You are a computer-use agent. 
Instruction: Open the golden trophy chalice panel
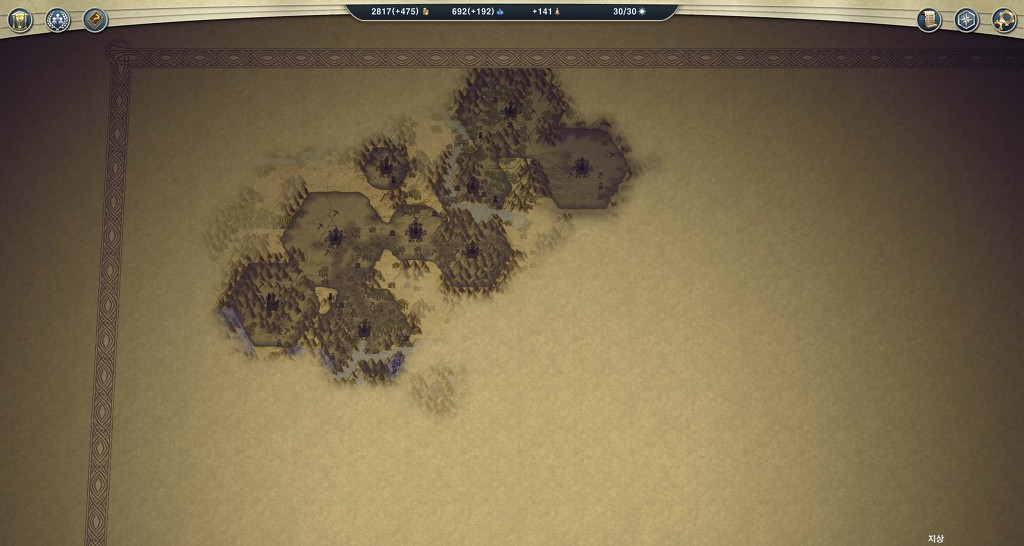click(x=21, y=20)
